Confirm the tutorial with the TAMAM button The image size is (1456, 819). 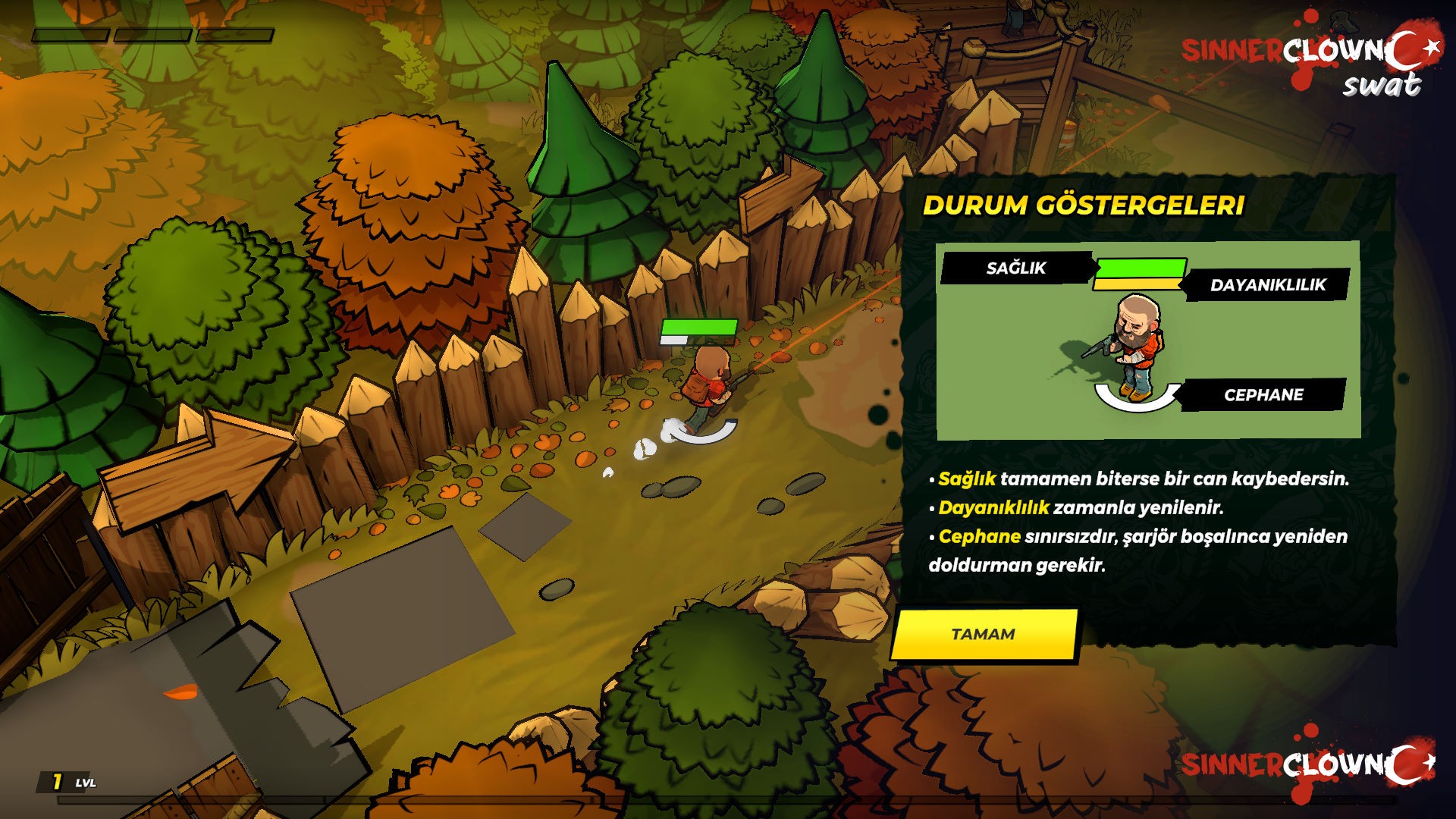[984, 634]
